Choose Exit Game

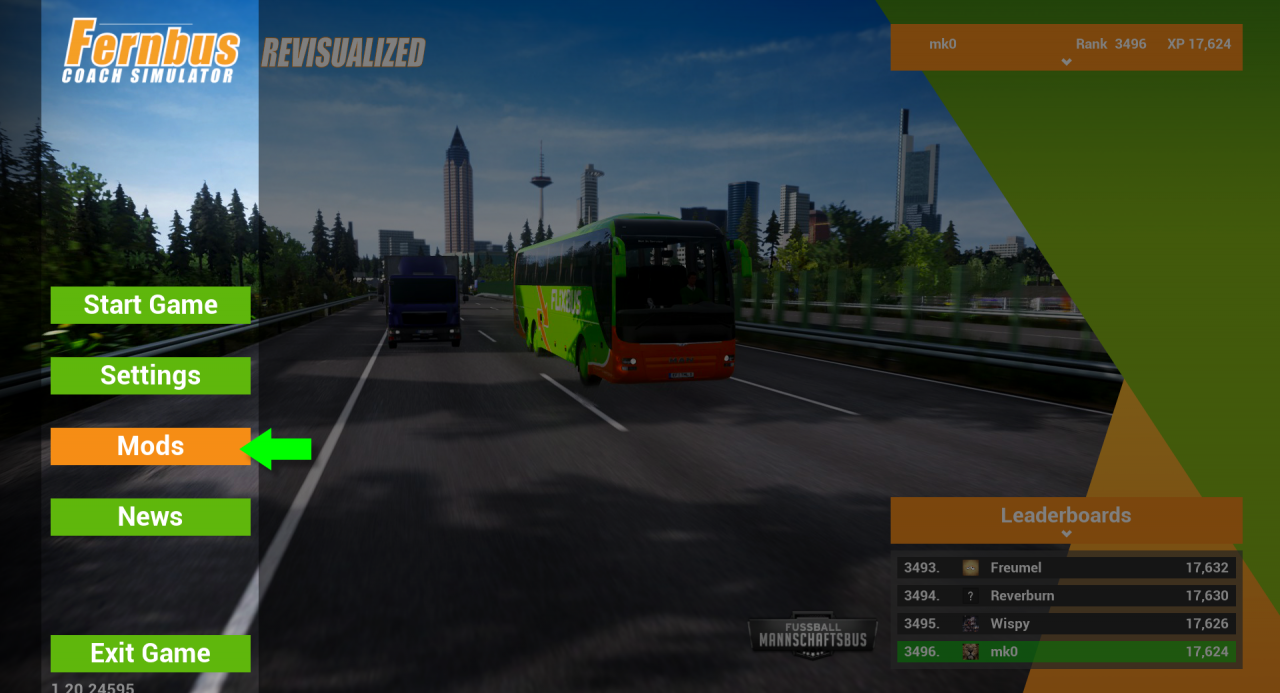point(150,654)
